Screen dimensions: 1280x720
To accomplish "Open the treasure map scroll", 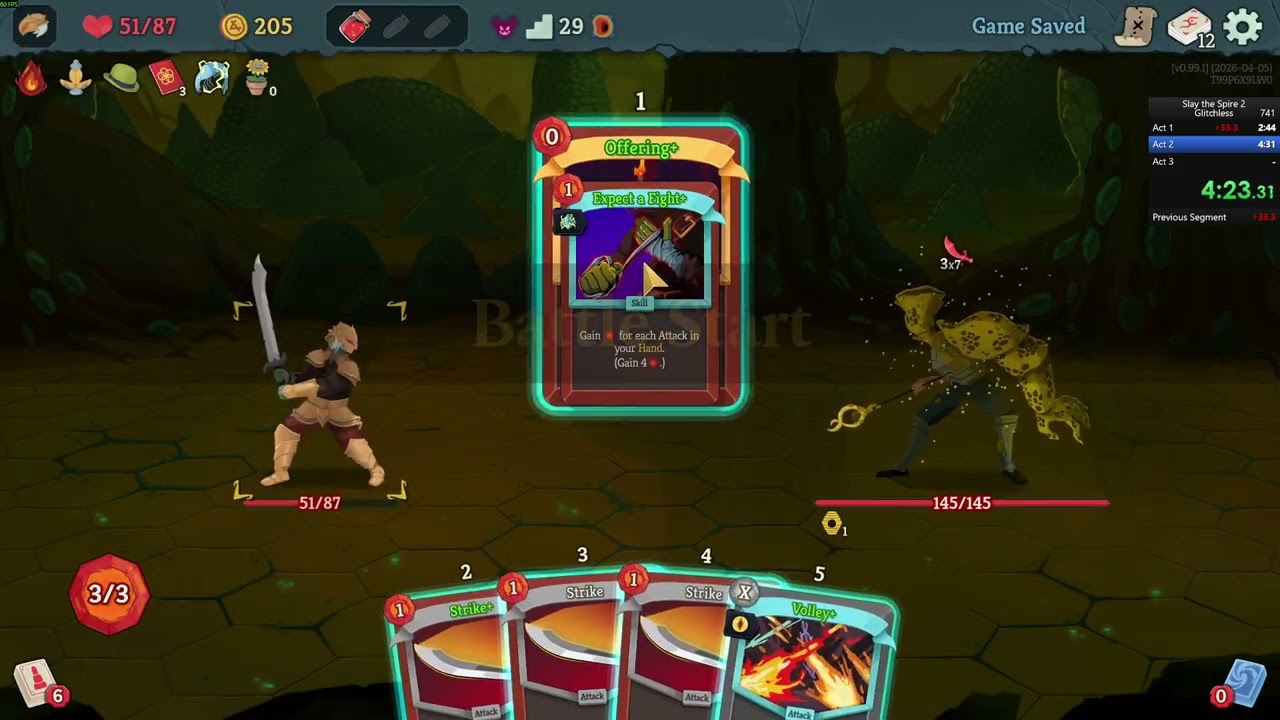I will point(1135,27).
